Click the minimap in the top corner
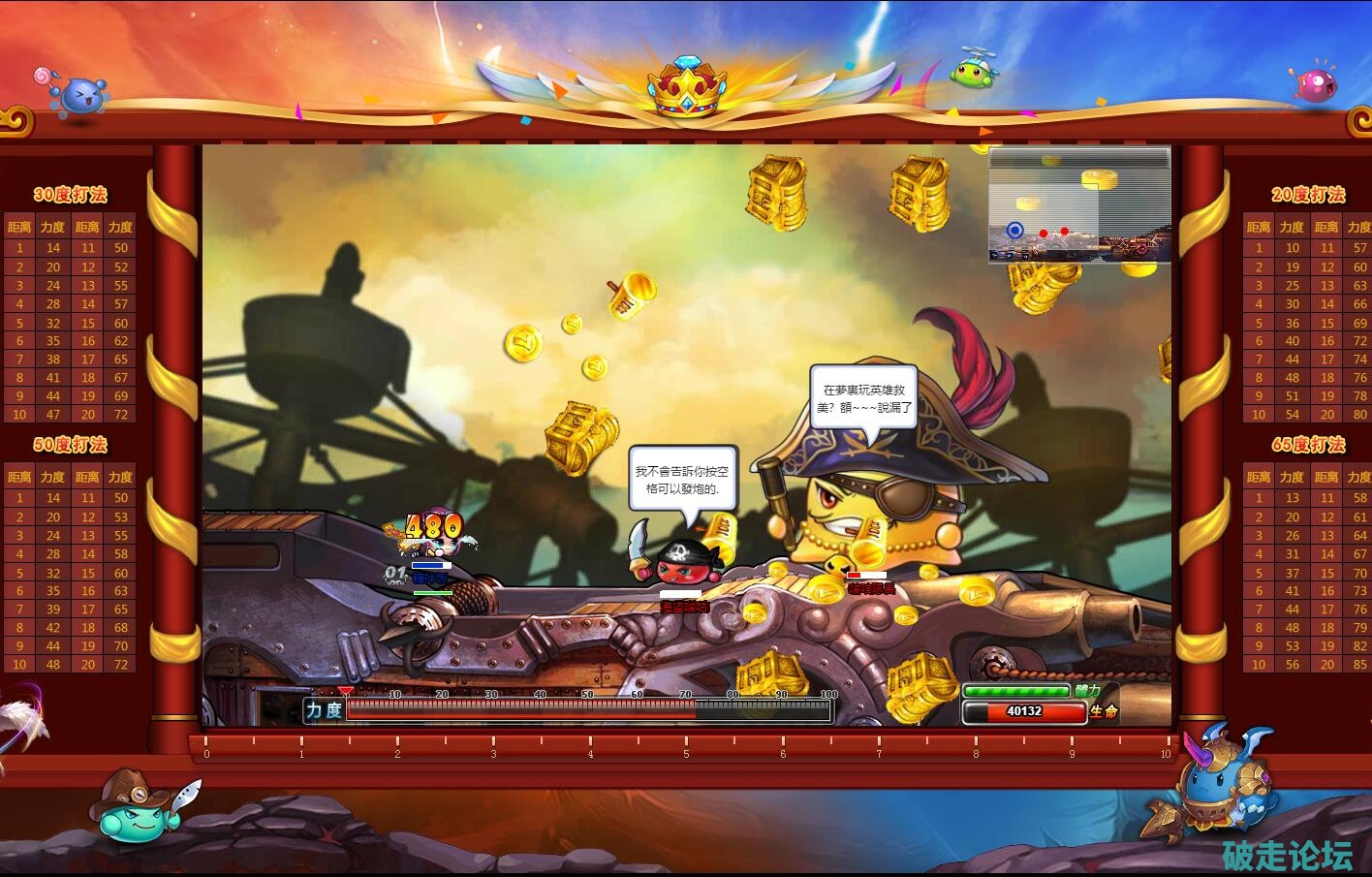 [1079, 204]
